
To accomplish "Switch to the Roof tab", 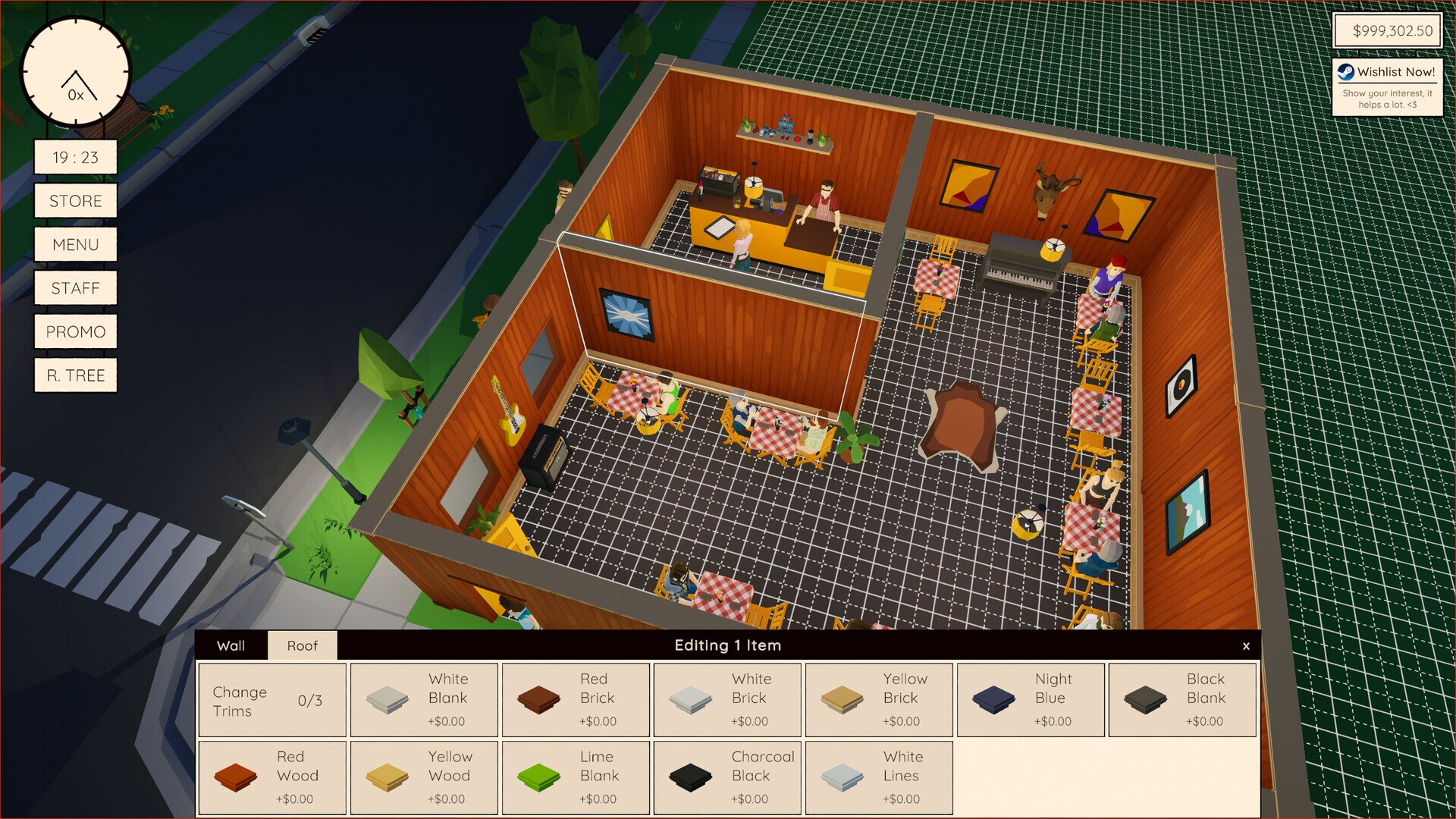I will point(302,645).
